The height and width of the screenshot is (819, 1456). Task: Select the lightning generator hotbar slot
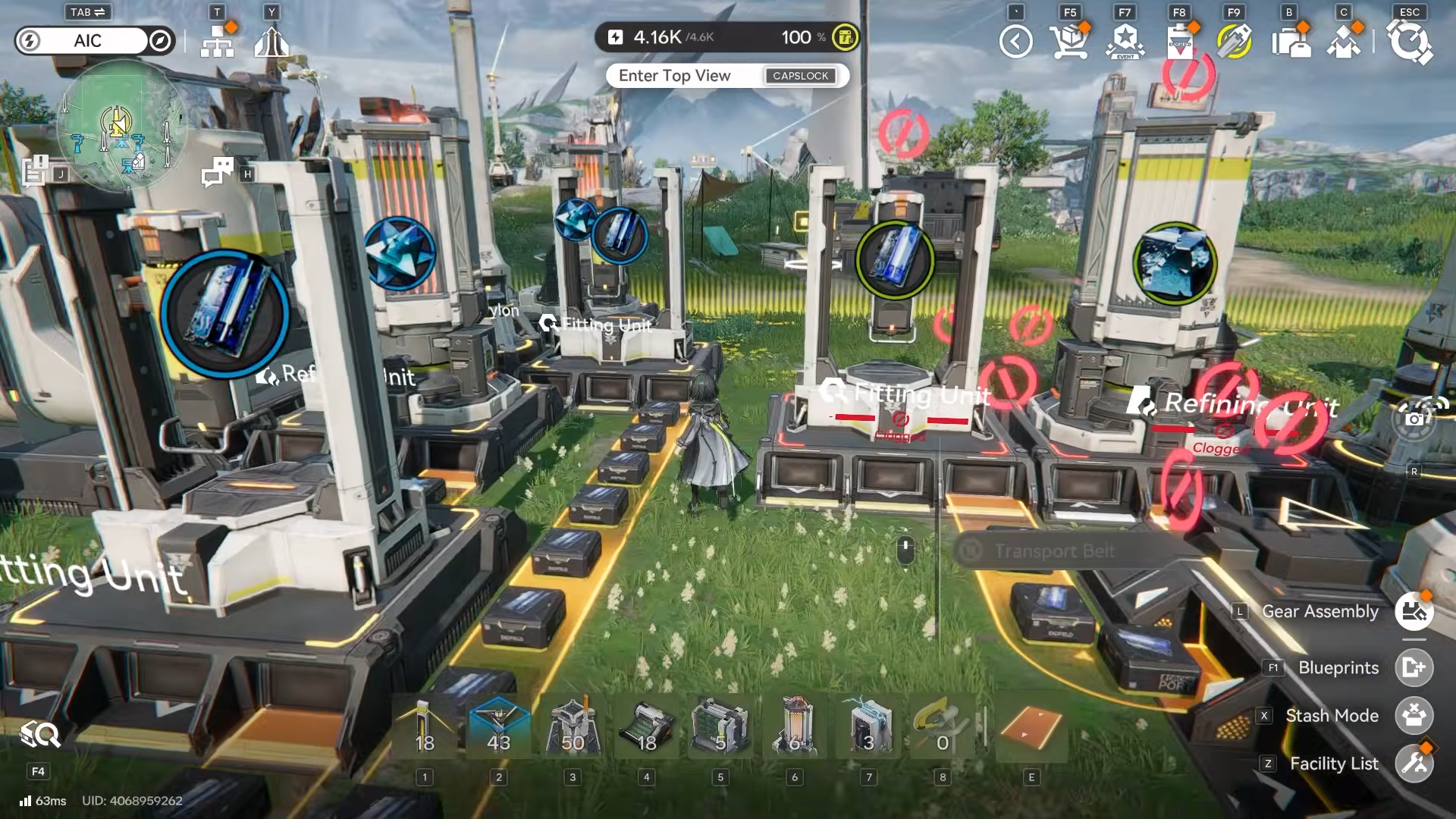pos(868,726)
